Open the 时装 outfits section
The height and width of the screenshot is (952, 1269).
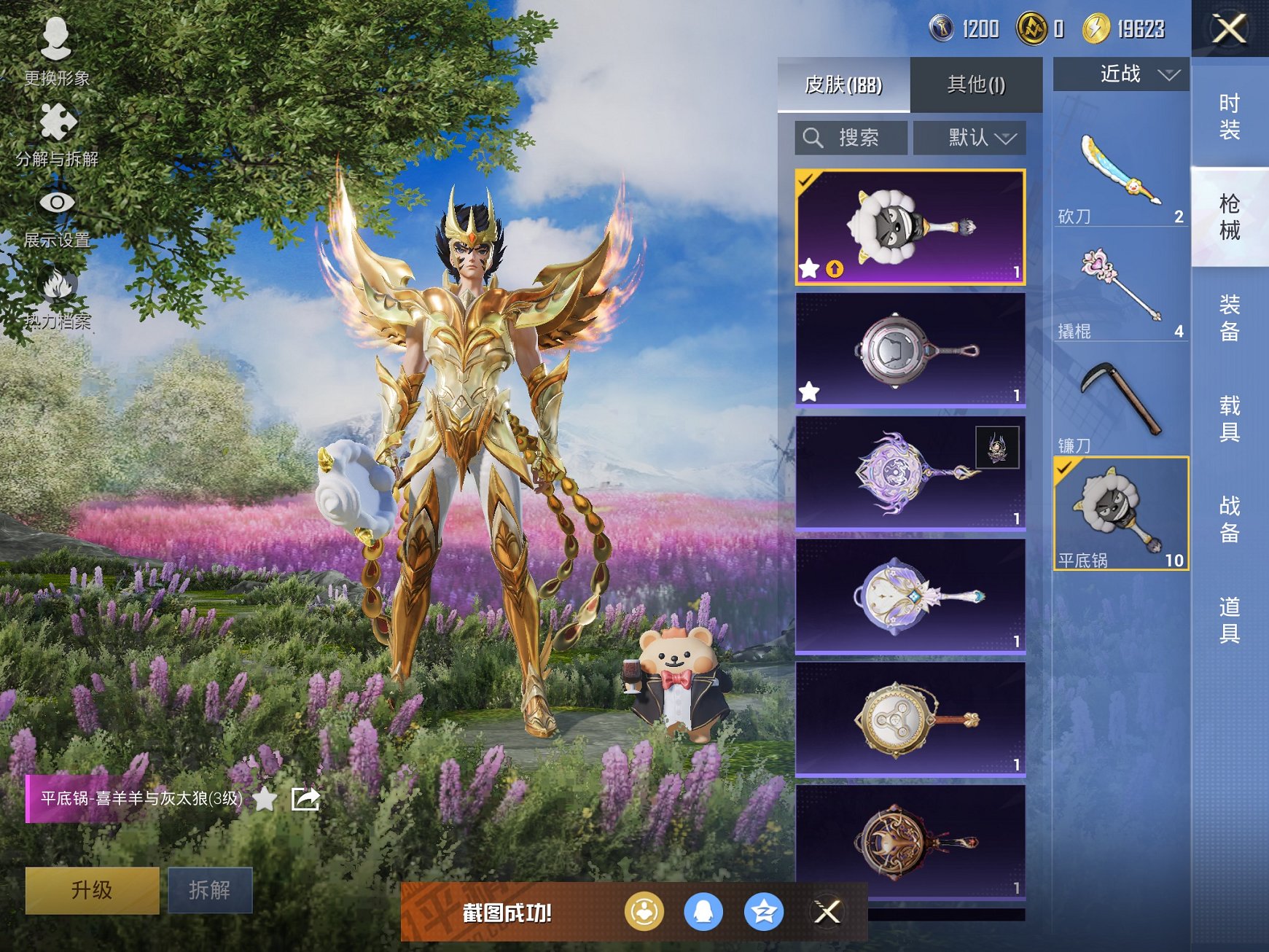click(1230, 117)
